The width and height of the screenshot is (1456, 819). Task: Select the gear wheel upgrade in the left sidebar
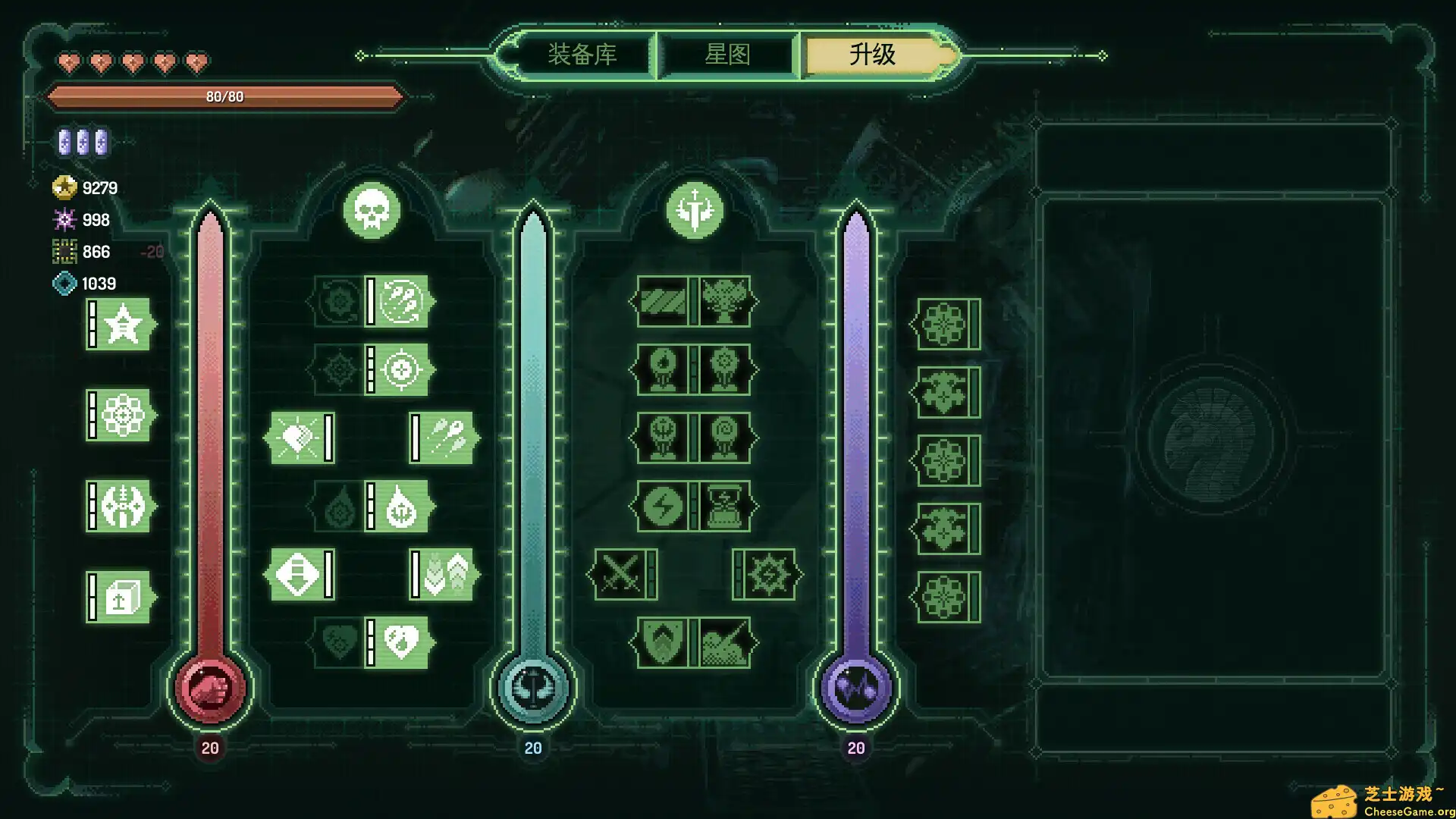[x=119, y=417]
